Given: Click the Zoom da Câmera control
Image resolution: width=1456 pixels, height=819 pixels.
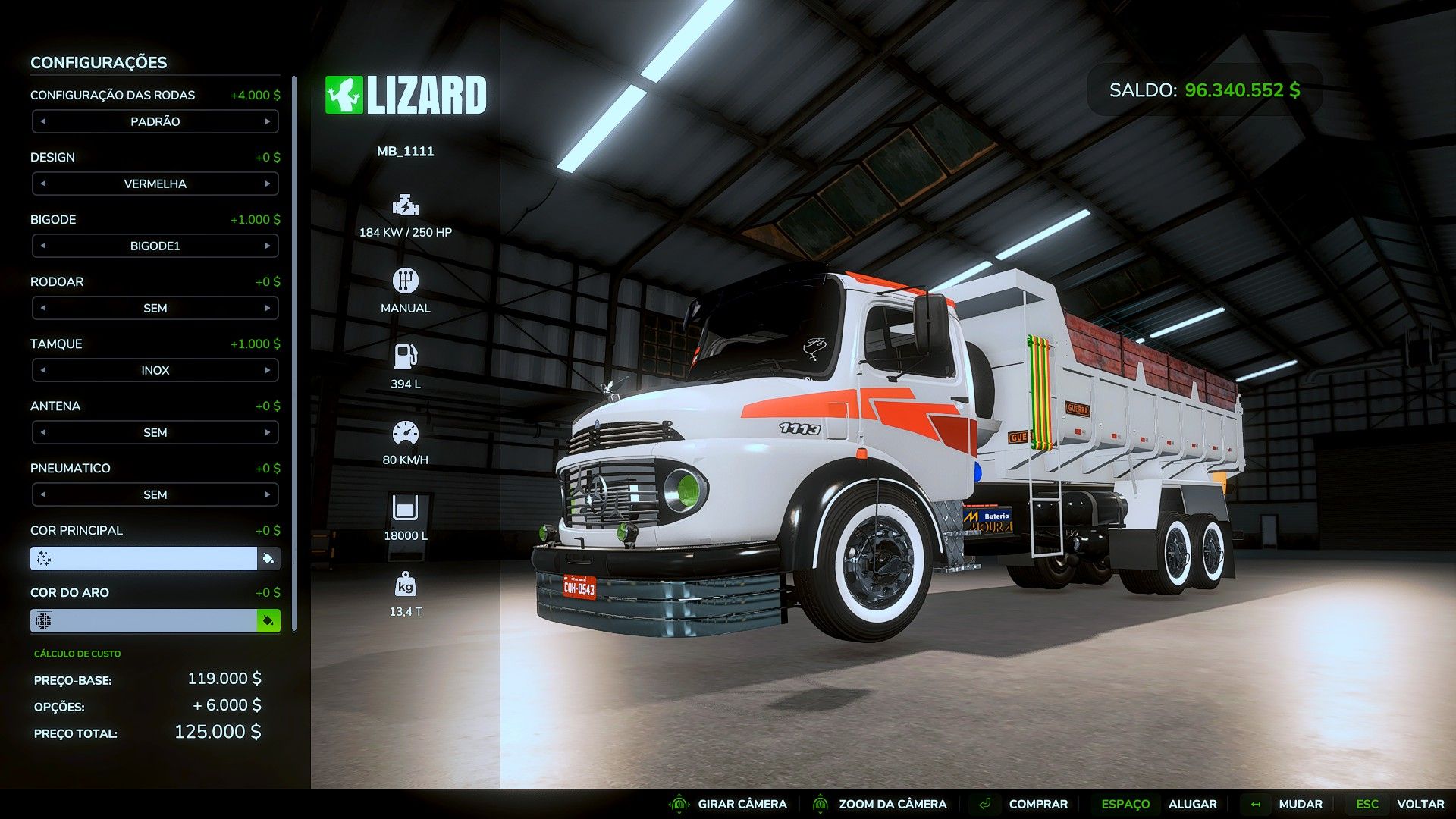Looking at the screenshot, I should click(x=892, y=804).
